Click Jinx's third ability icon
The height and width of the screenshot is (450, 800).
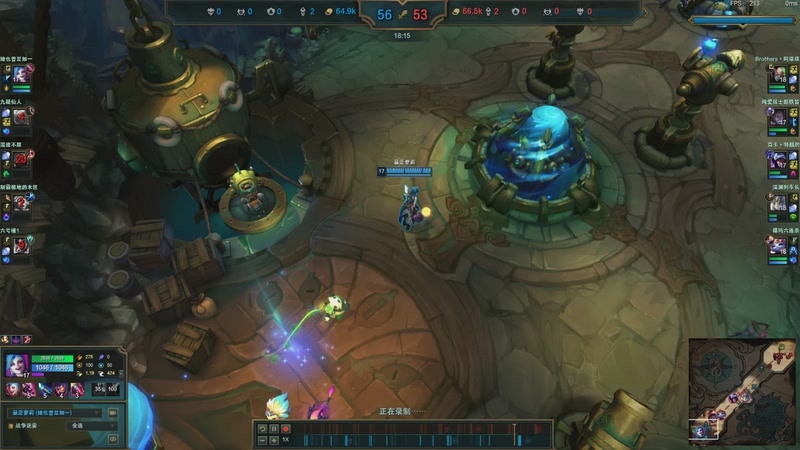[62, 389]
